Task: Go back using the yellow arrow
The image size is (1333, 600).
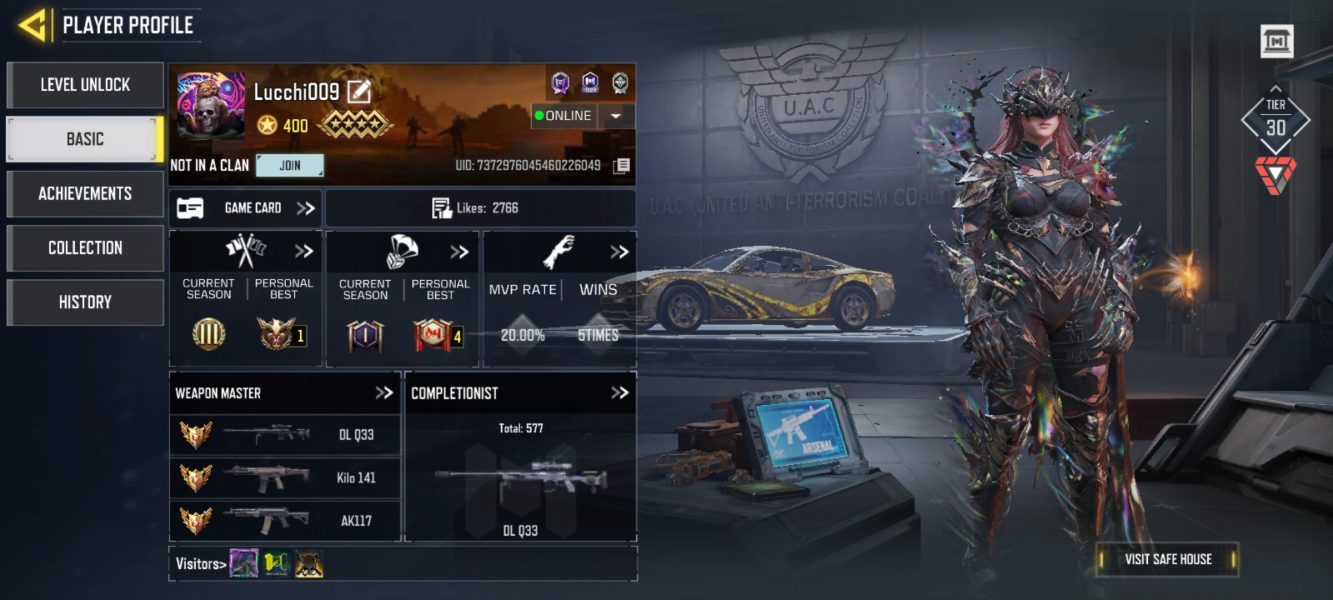Action: pyautogui.click(x=32, y=25)
